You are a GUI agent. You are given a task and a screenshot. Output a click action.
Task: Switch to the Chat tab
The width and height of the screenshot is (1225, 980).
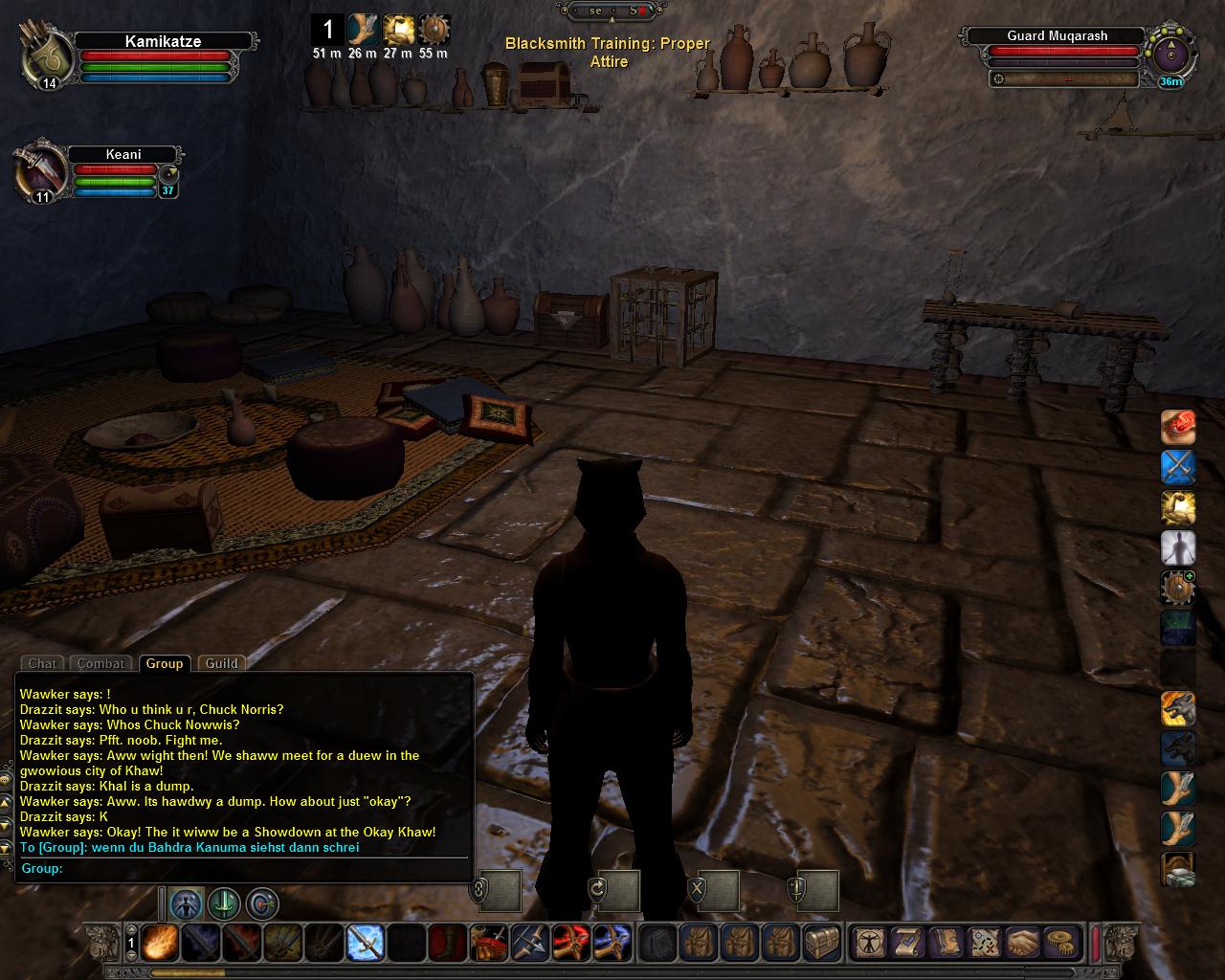pyautogui.click(x=42, y=663)
